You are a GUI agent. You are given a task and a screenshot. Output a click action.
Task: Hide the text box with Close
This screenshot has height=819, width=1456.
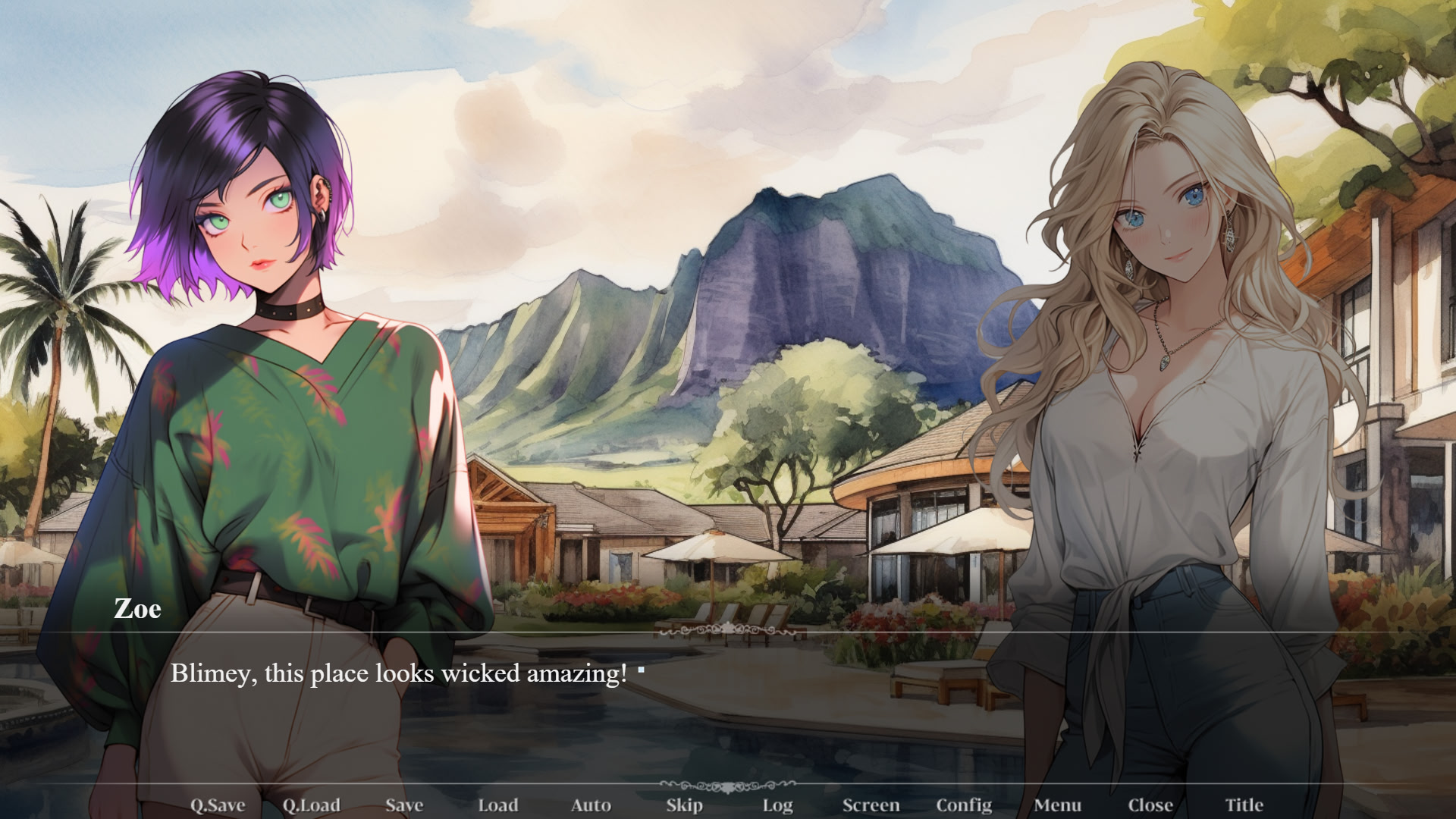click(x=1150, y=805)
